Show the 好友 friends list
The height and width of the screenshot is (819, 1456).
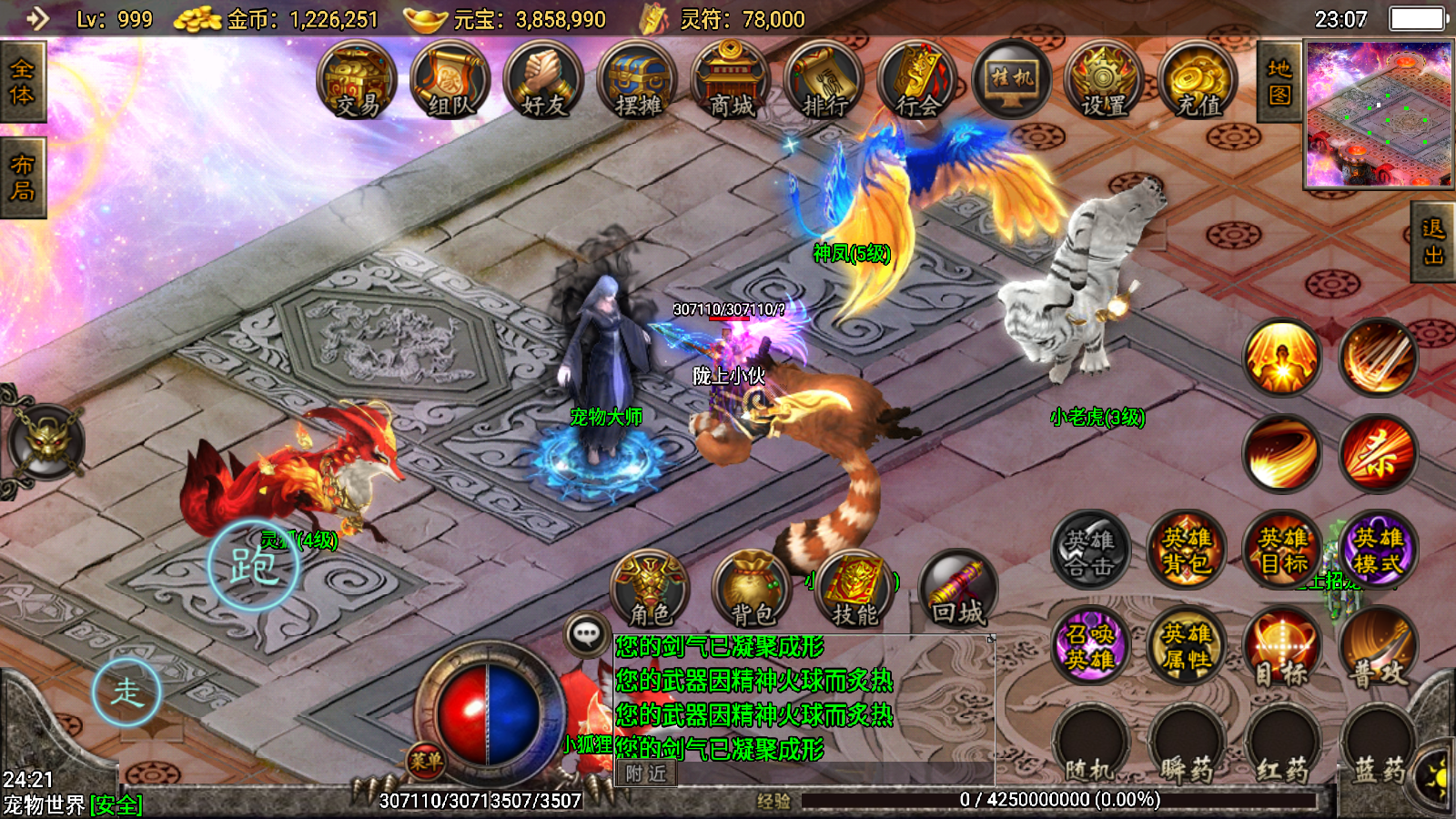[x=544, y=82]
